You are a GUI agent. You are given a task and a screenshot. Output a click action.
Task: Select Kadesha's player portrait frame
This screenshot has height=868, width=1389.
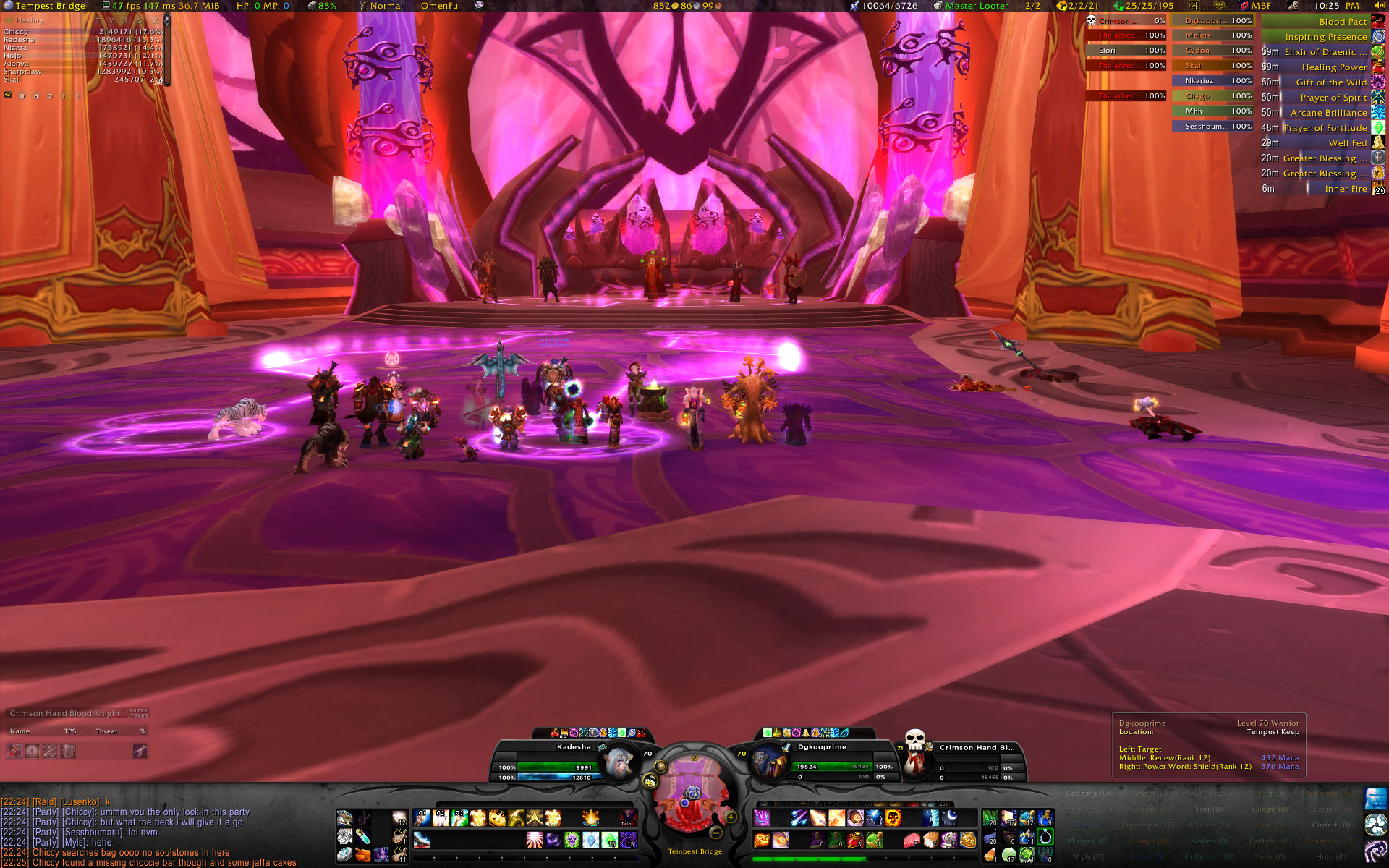pos(617,762)
